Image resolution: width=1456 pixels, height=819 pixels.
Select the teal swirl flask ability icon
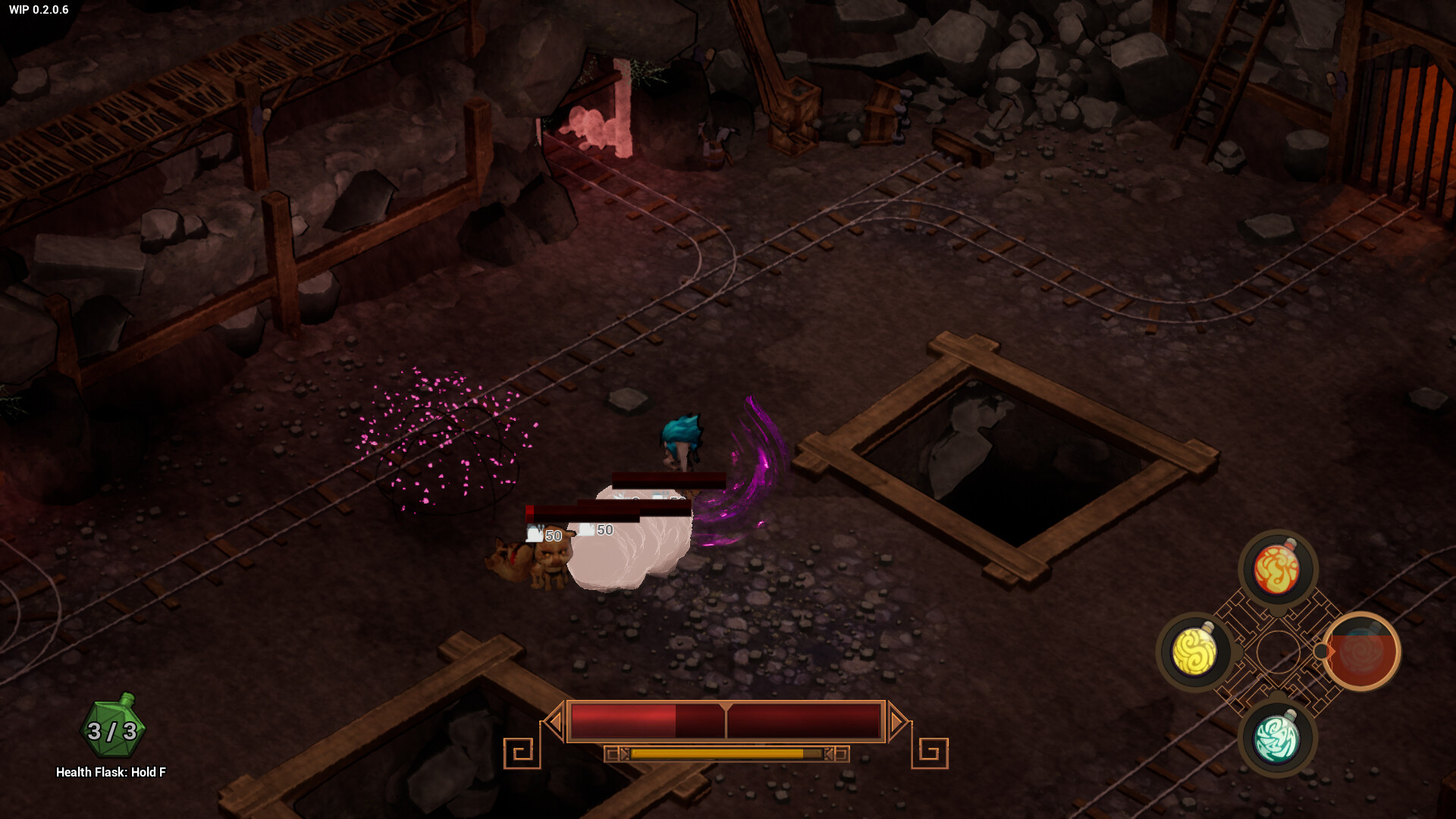1276,738
